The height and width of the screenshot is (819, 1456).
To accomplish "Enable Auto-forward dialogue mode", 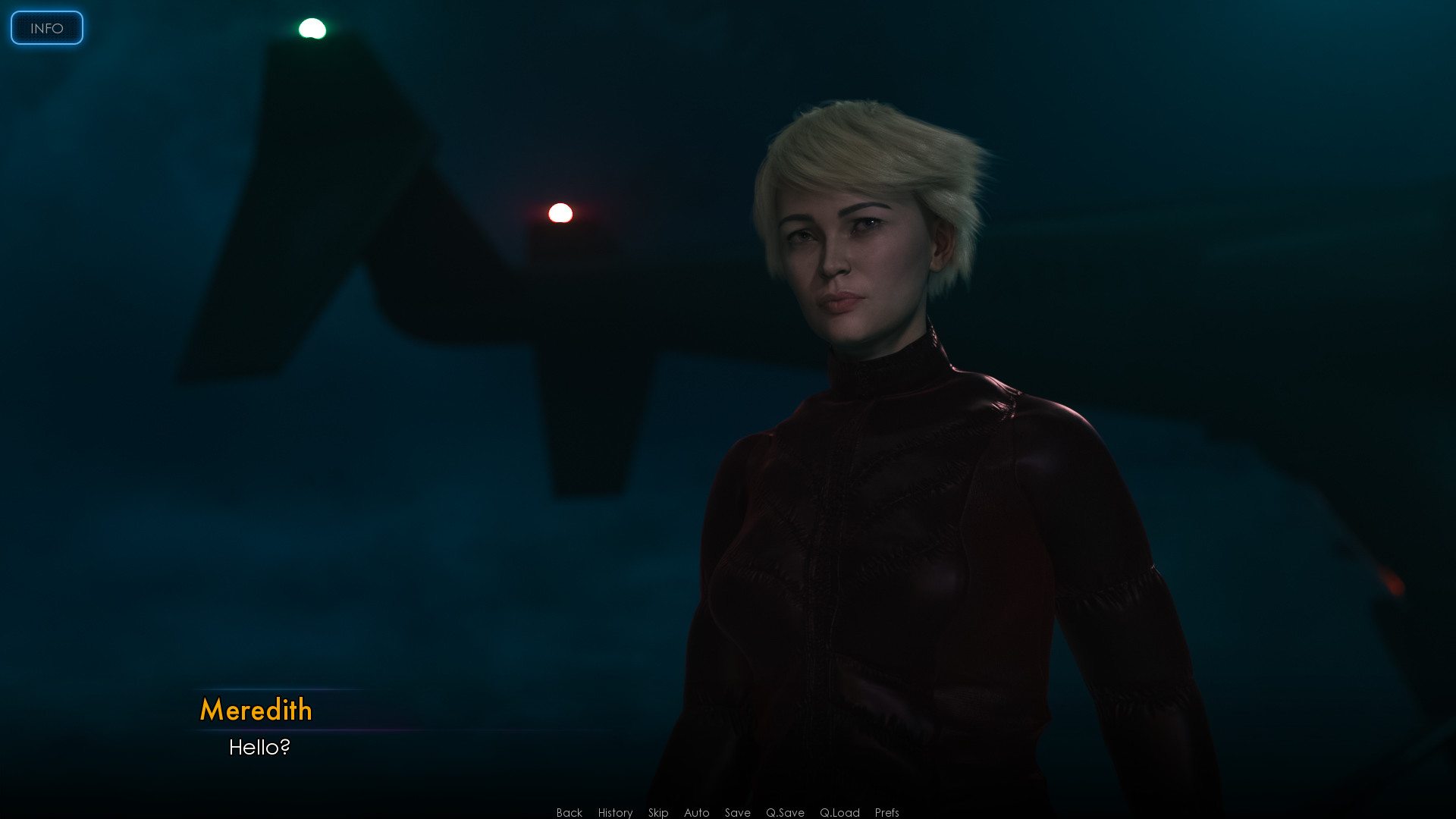I will [x=695, y=812].
